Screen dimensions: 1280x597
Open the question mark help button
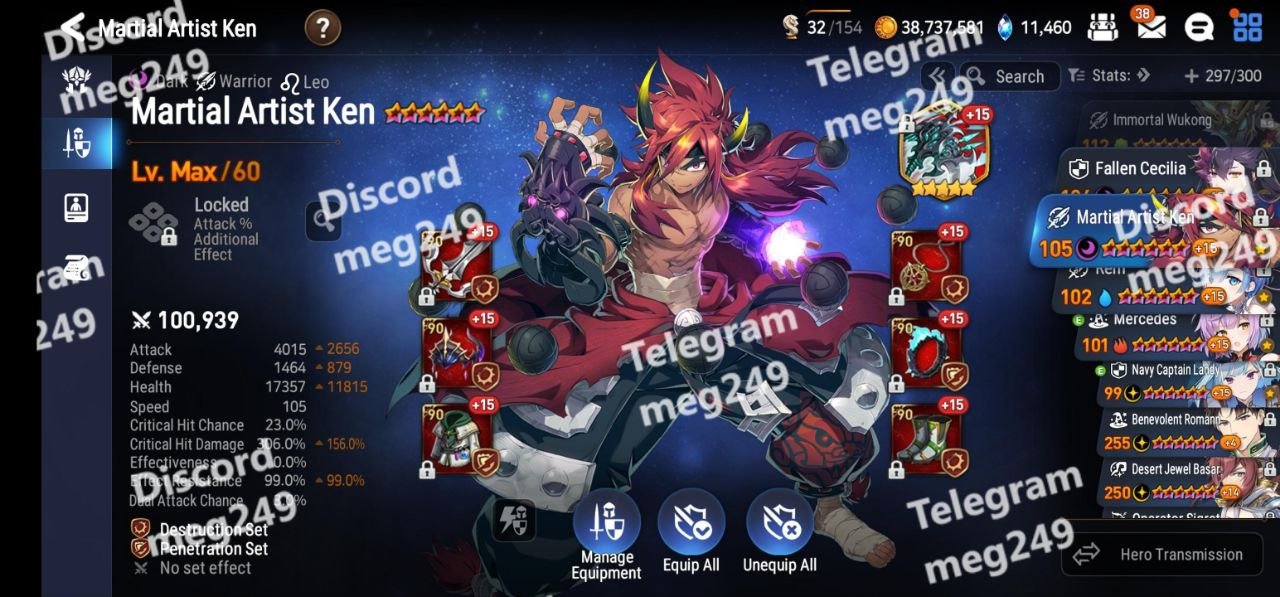(322, 28)
